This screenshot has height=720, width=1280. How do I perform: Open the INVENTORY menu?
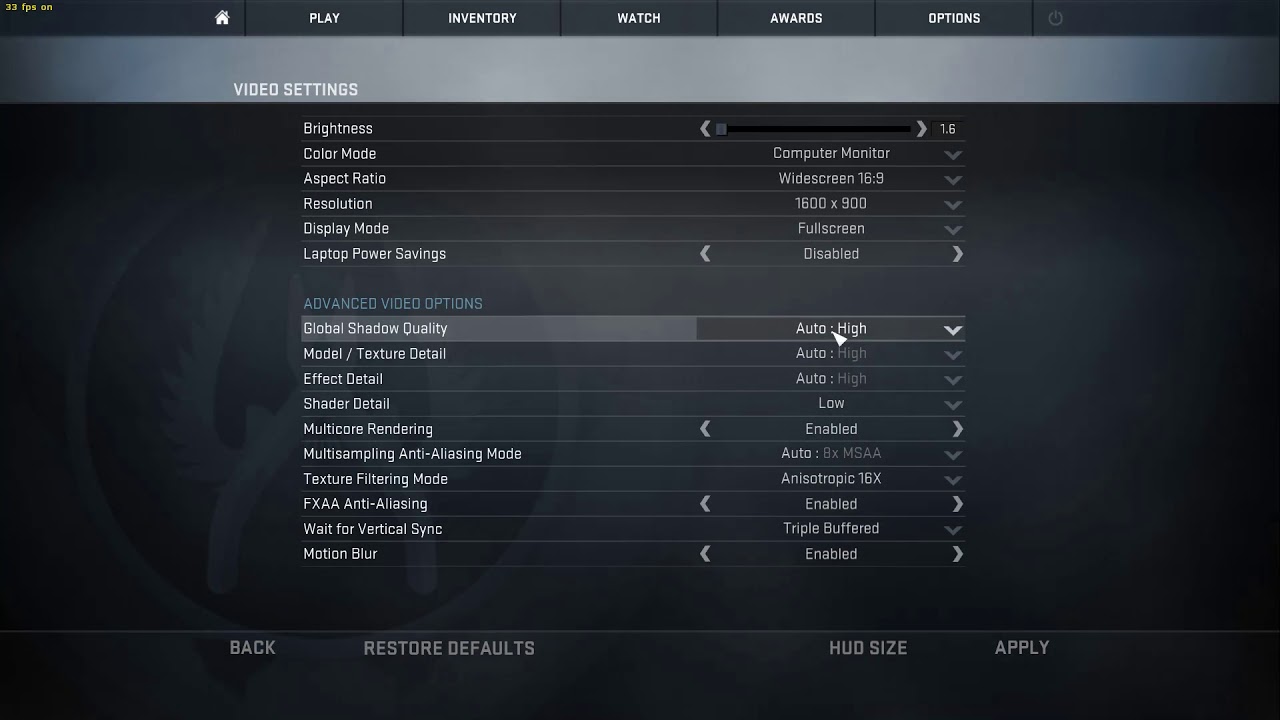click(481, 17)
